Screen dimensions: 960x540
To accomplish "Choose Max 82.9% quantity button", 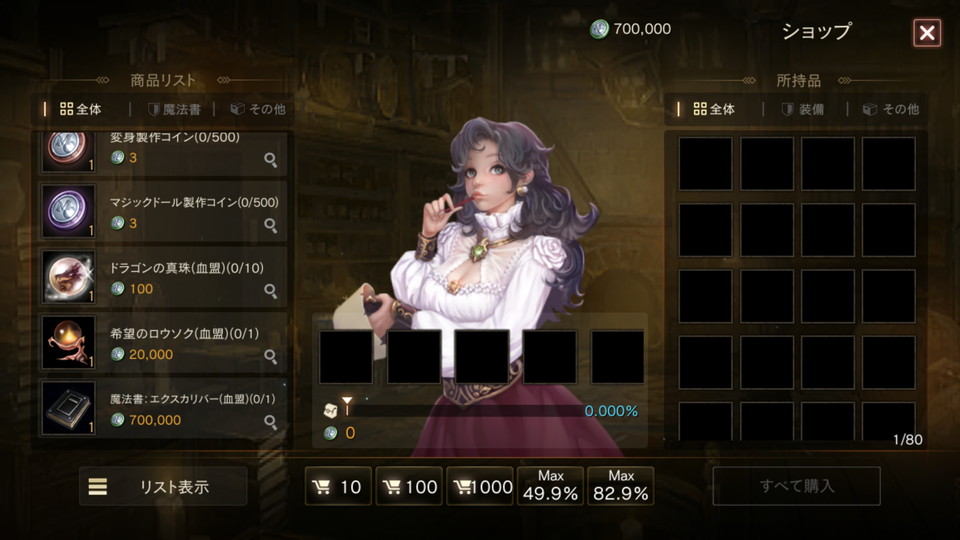I will [x=621, y=486].
